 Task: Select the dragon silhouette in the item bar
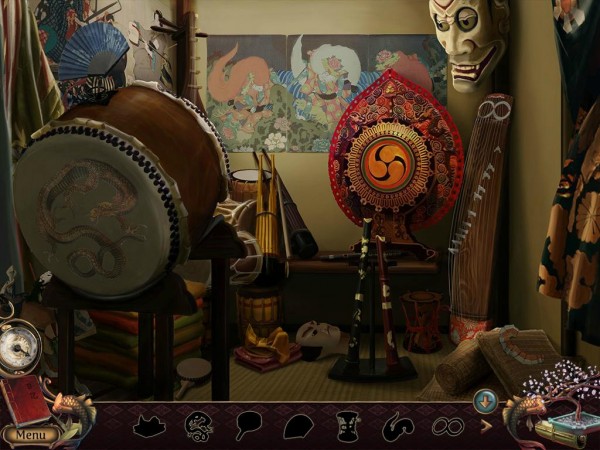coord(199,427)
